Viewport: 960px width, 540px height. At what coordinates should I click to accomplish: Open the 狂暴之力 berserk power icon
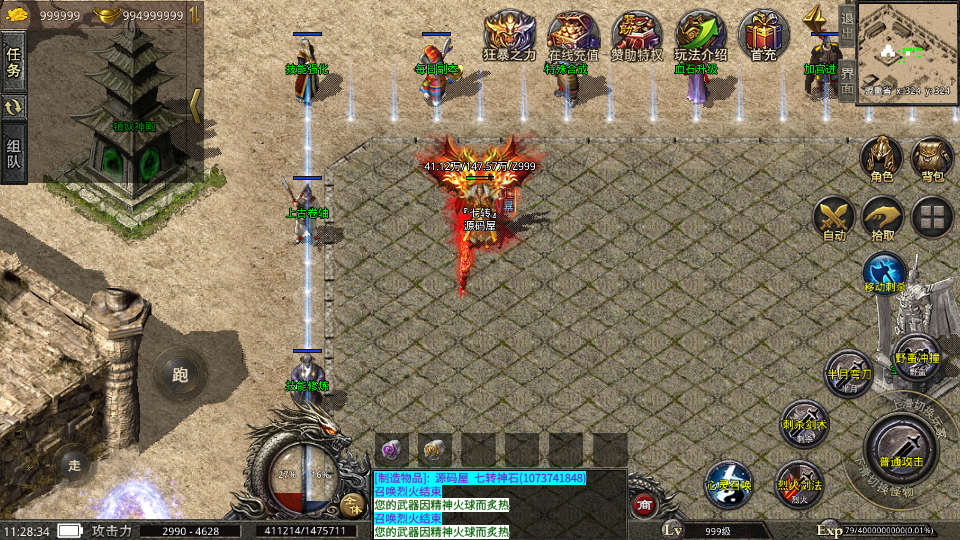(509, 36)
